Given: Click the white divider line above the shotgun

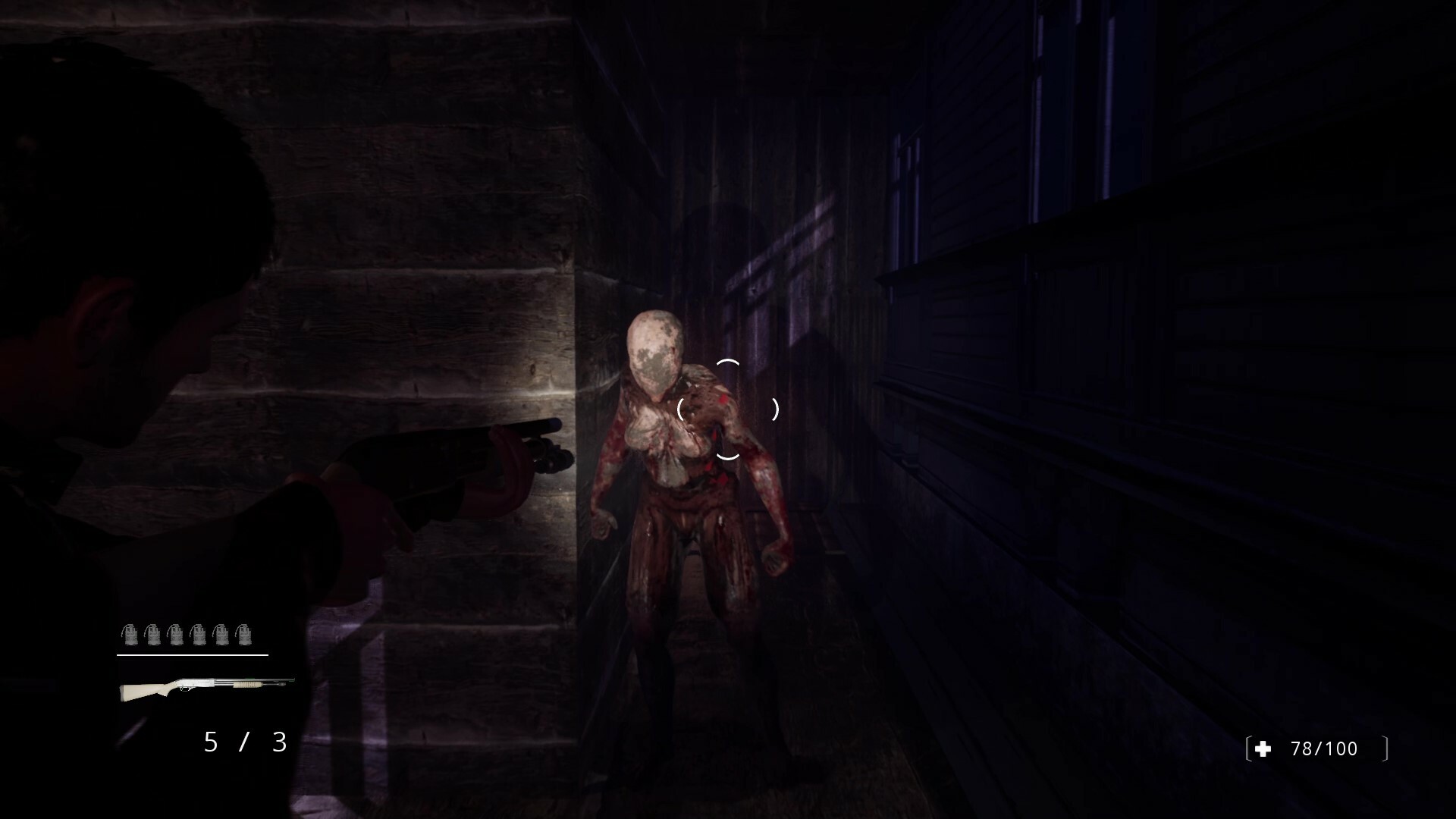Looking at the screenshot, I should pos(193,655).
